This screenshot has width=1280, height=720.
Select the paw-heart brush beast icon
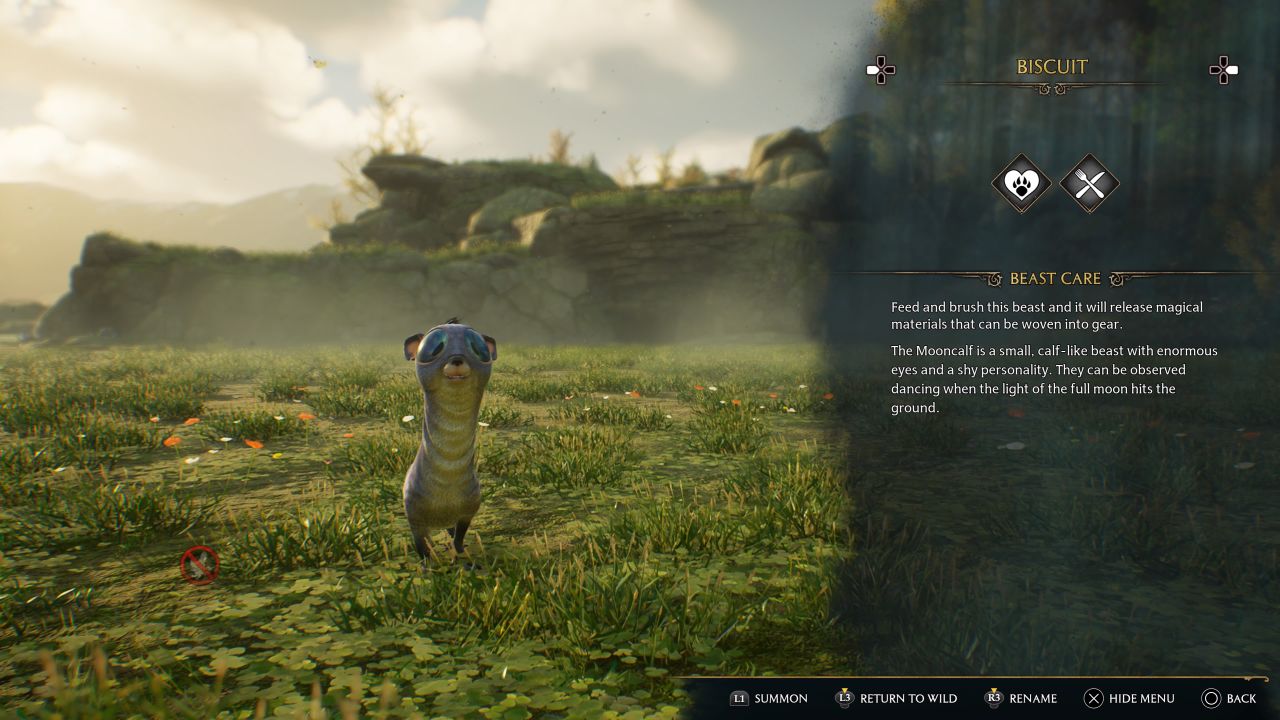click(x=1021, y=183)
